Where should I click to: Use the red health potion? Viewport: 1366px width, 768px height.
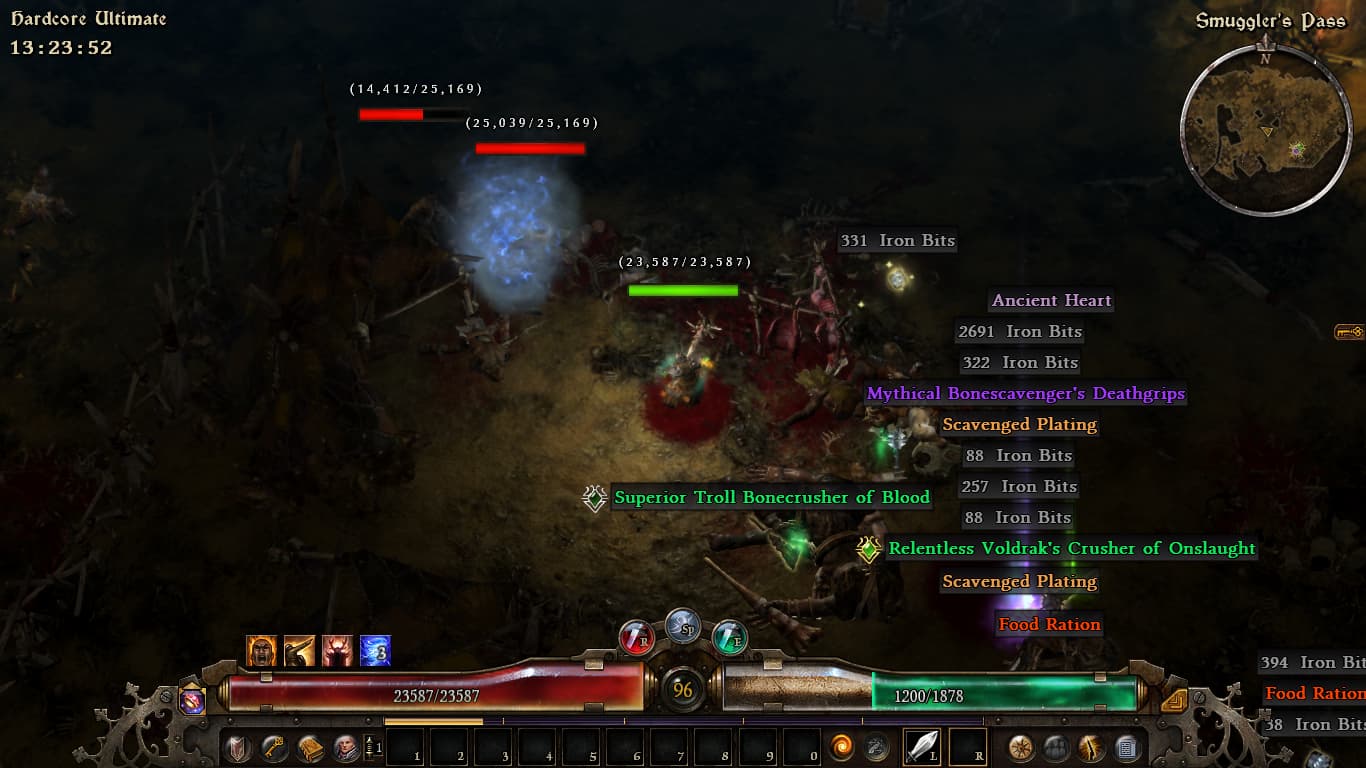click(636, 637)
